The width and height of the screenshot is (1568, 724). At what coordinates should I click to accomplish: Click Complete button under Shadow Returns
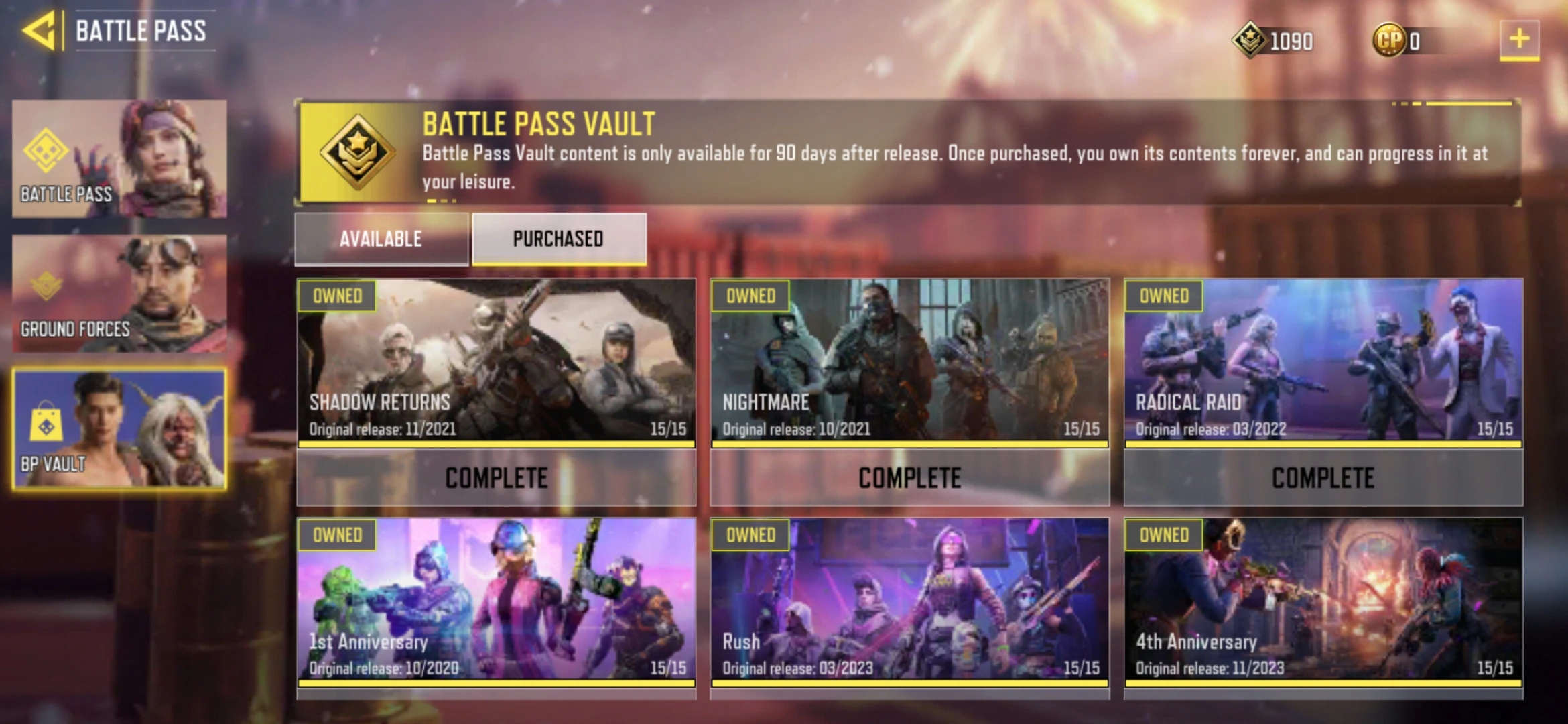pyautogui.click(x=496, y=478)
